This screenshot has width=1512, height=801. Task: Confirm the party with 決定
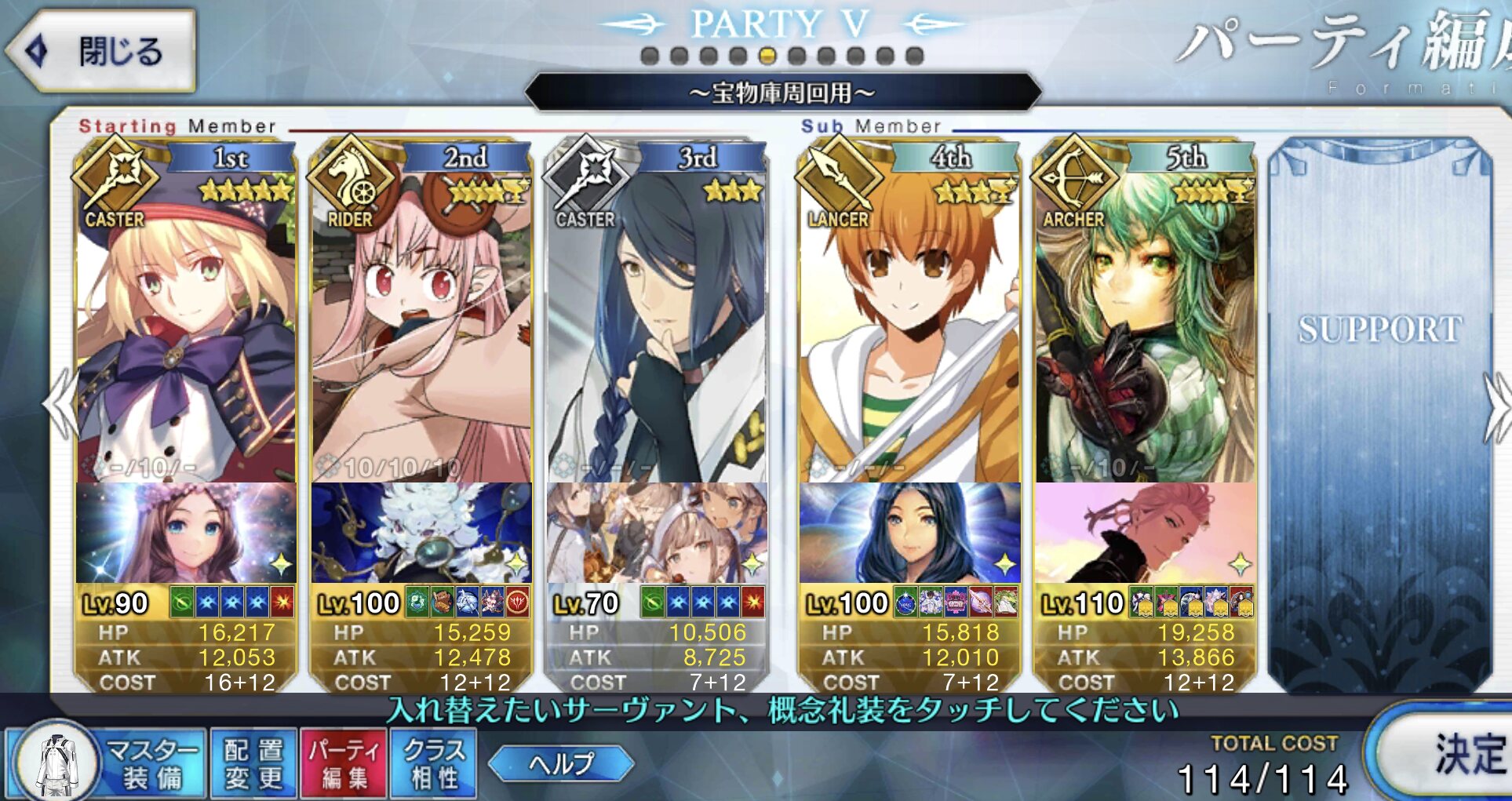point(1459,753)
